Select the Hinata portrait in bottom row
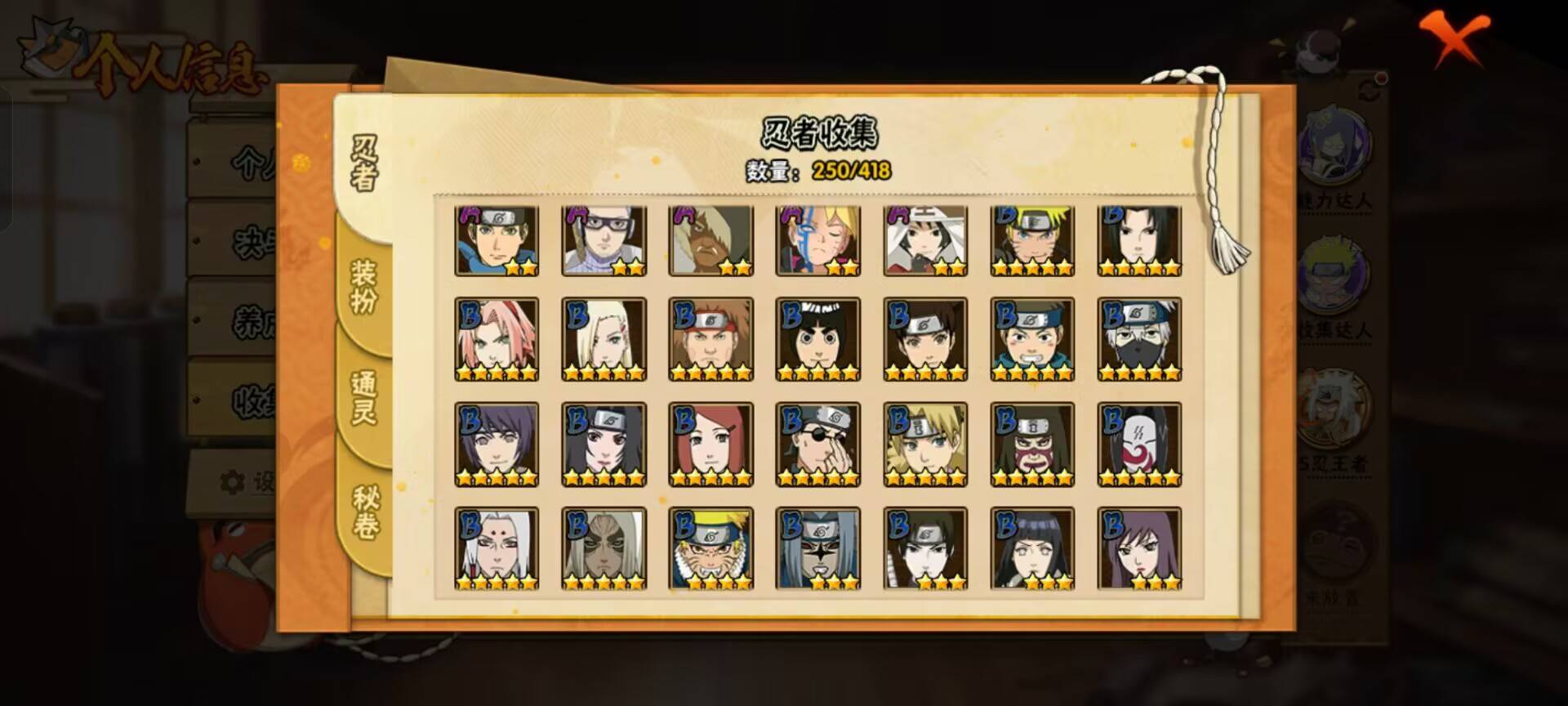The image size is (1568, 706). point(1034,546)
